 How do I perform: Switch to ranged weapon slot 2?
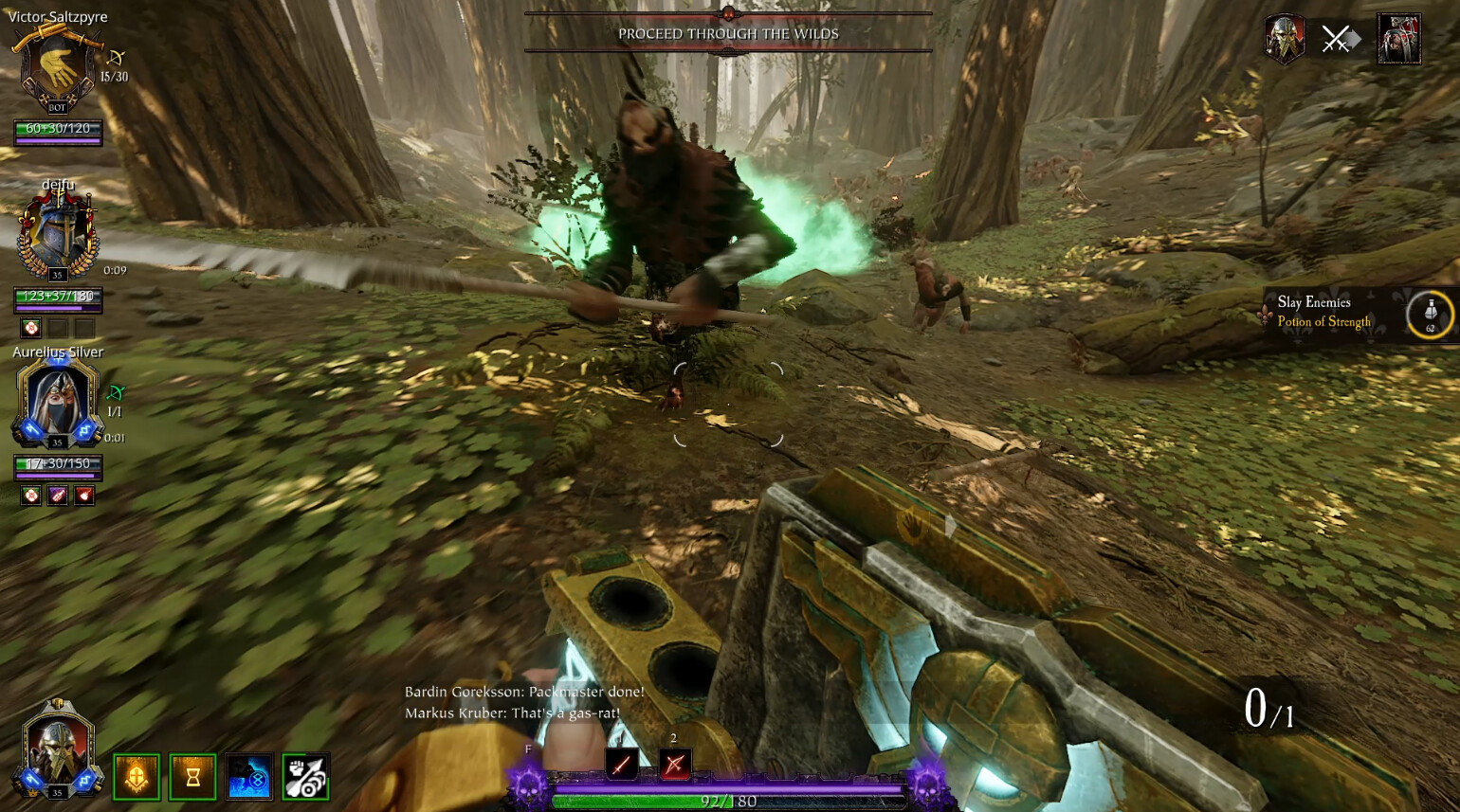tap(674, 764)
